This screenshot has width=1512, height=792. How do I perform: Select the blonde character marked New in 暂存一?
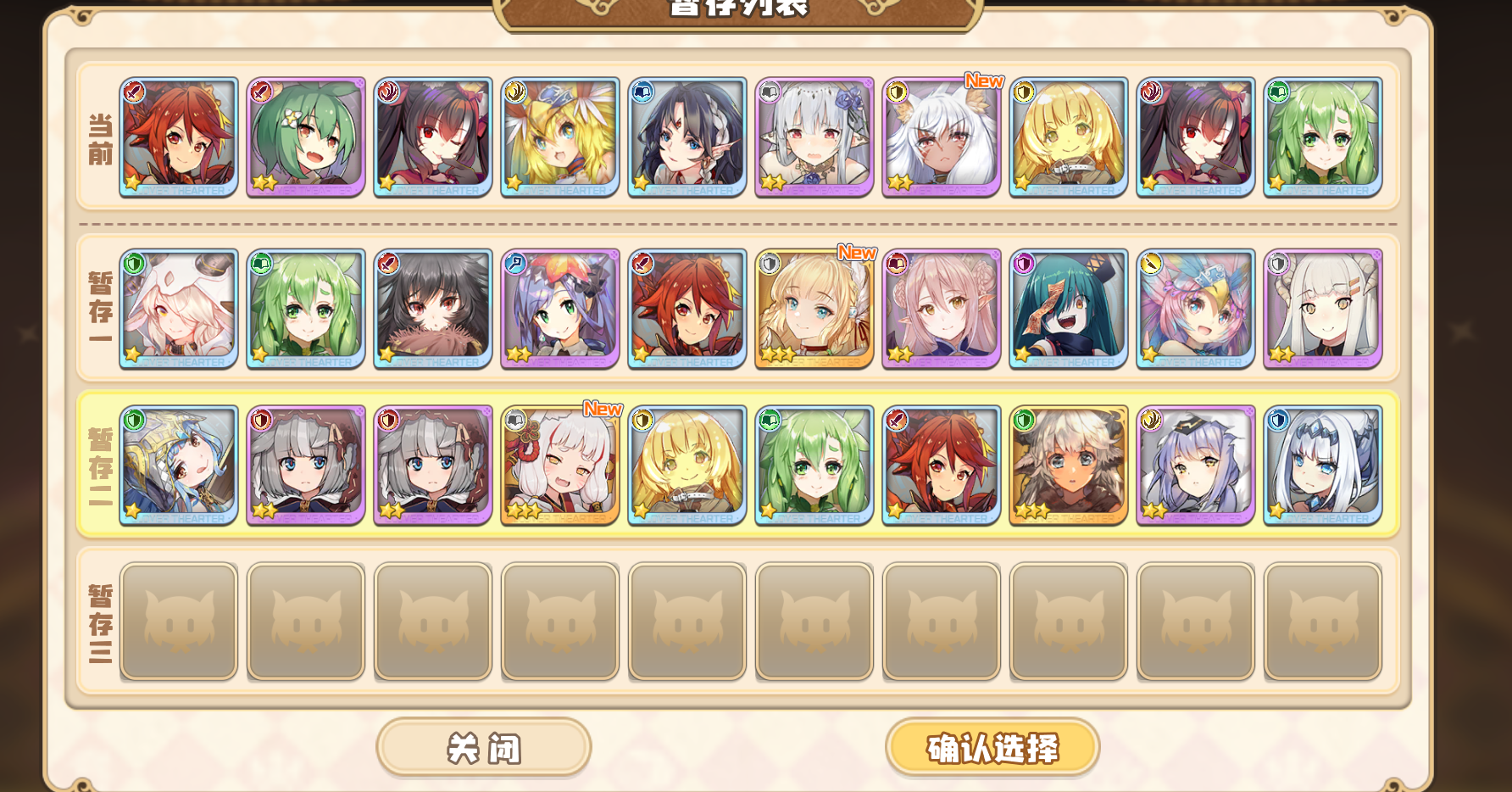[814, 308]
